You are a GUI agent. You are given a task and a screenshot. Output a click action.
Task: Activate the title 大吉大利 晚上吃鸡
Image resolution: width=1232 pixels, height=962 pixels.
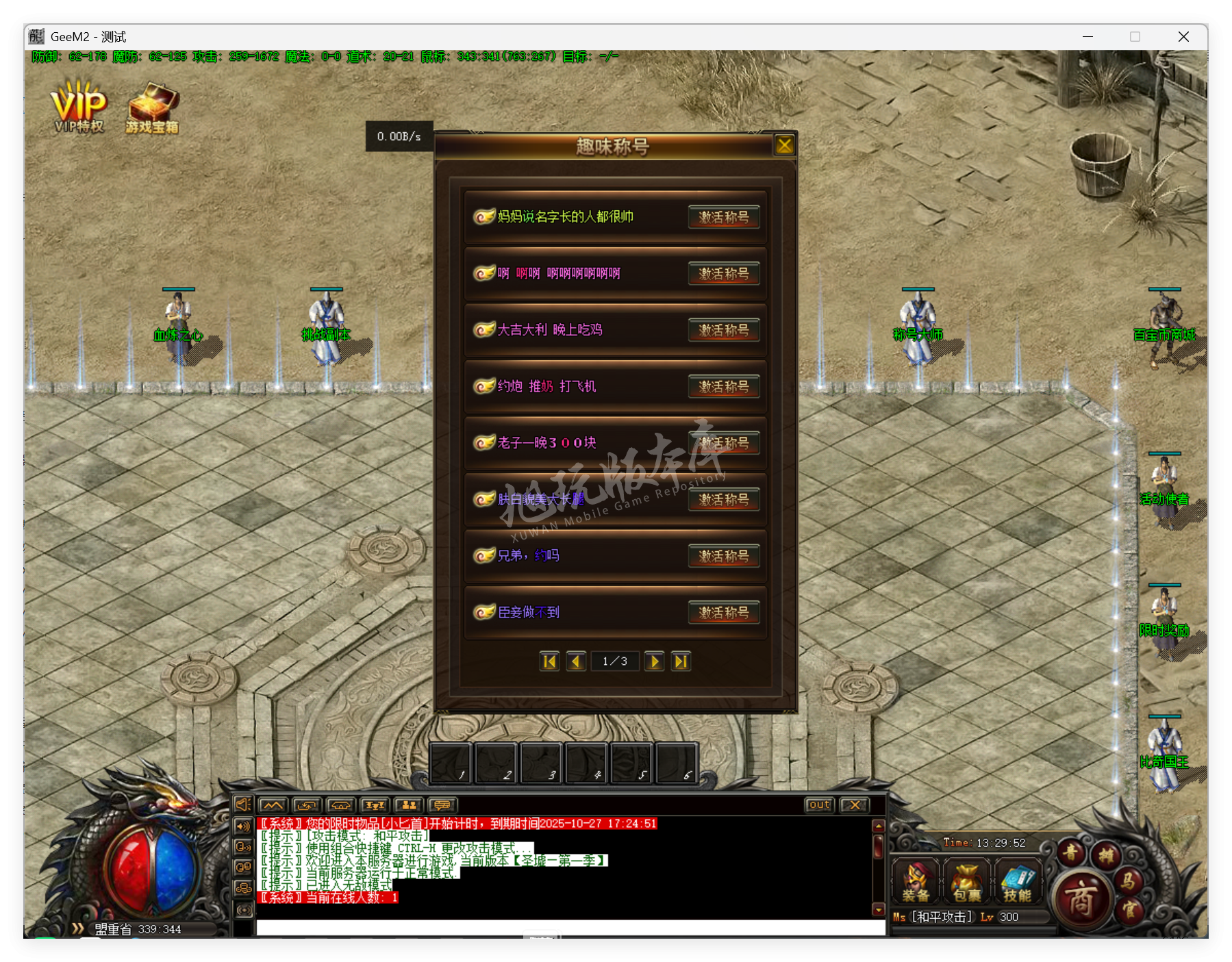coord(723,330)
